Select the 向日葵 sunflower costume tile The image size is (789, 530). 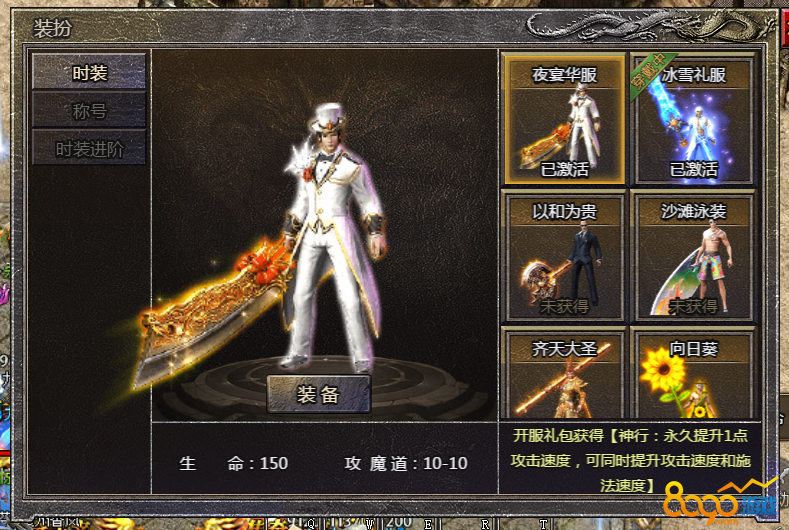click(x=693, y=375)
